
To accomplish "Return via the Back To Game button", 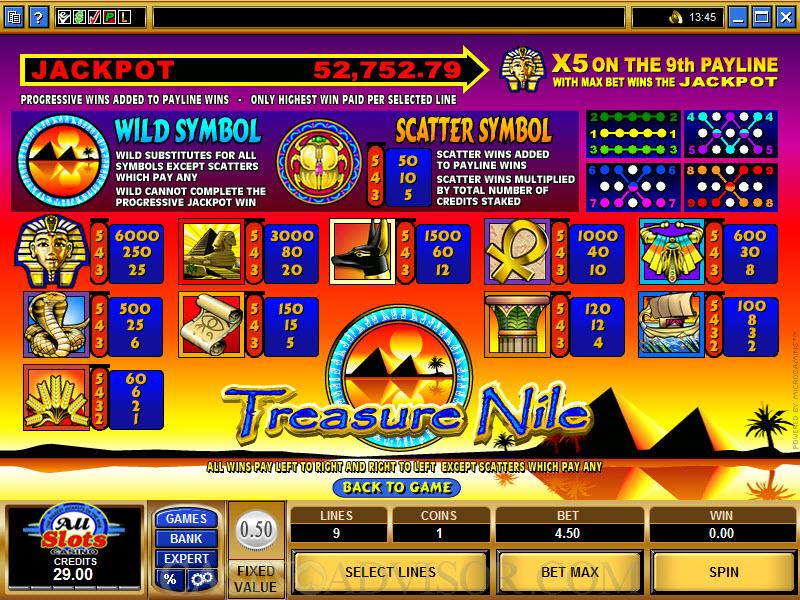I will pos(397,487).
